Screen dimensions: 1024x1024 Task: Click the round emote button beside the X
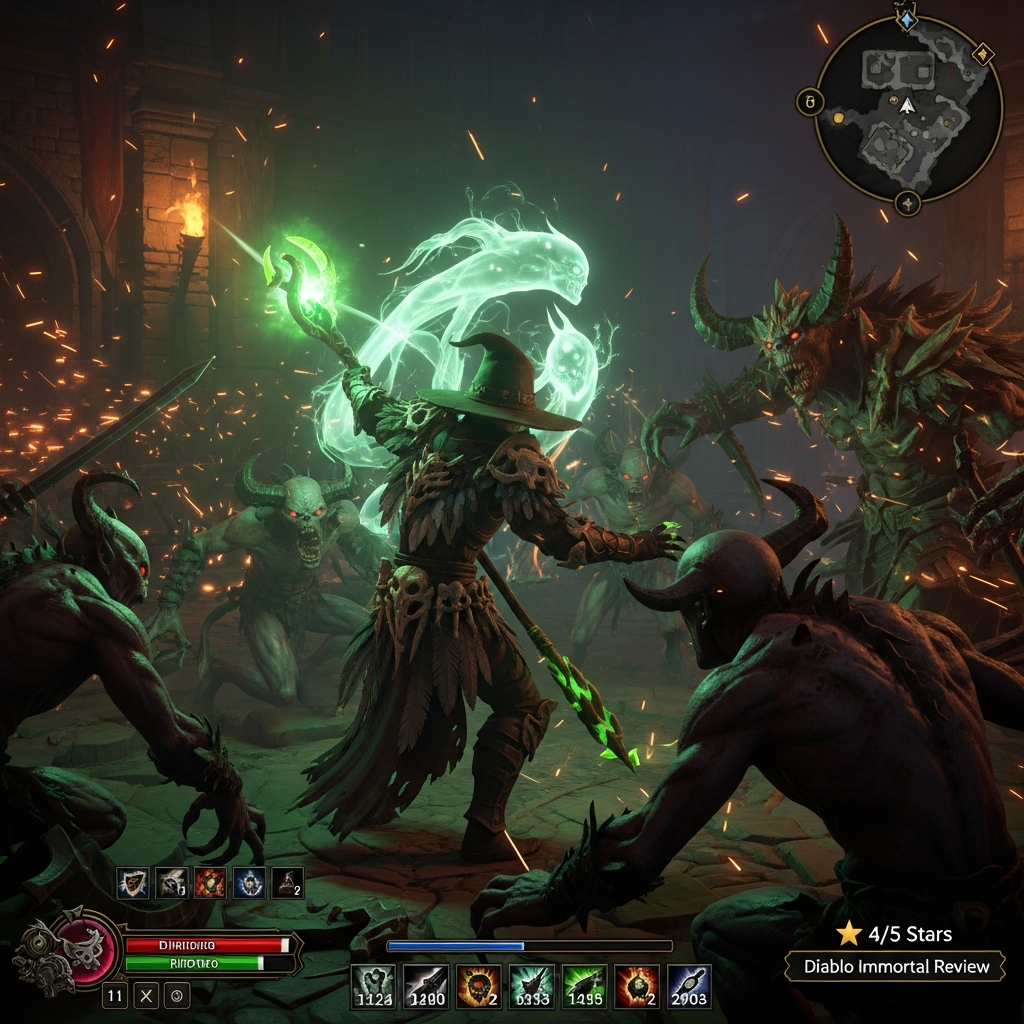click(x=176, y=995)
